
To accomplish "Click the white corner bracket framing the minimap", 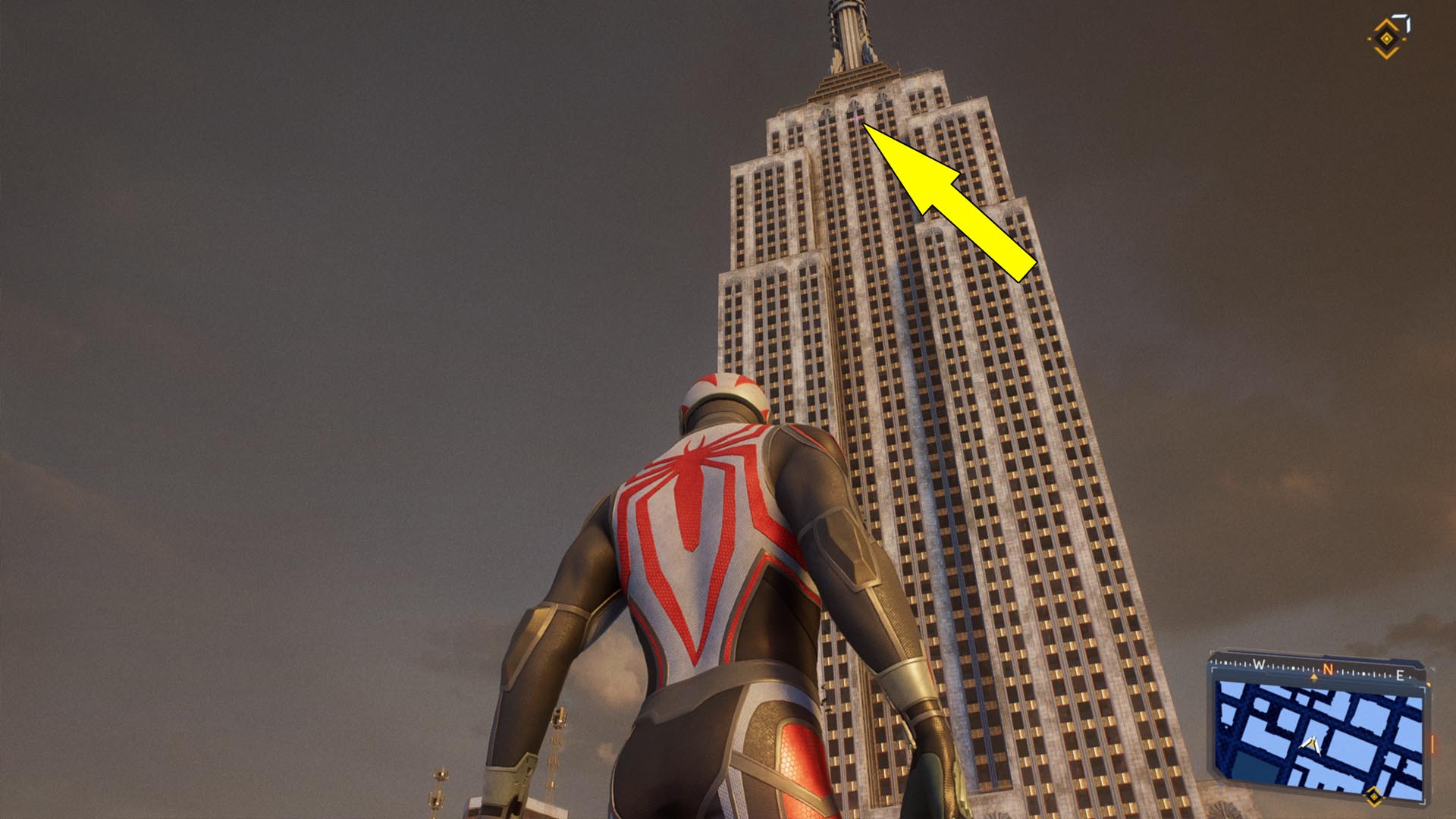I will pos(1423,689).
